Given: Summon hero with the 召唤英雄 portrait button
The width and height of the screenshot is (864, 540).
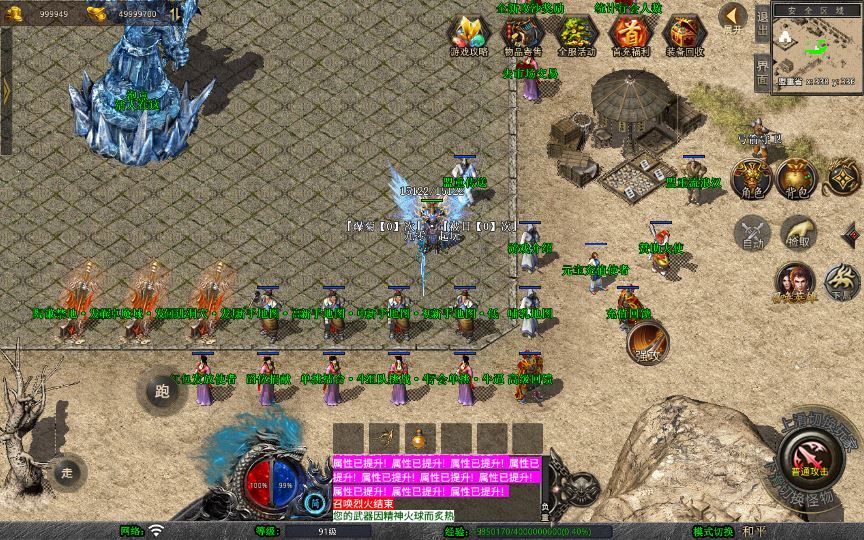Looking at the screenshot, I should tap(795, 281).
